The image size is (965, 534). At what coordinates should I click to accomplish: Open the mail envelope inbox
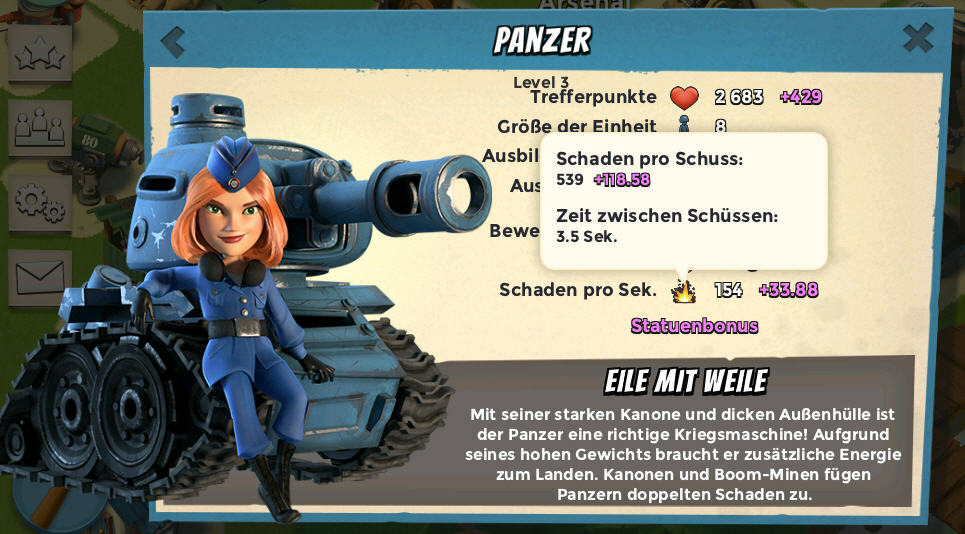click(40, 277)
